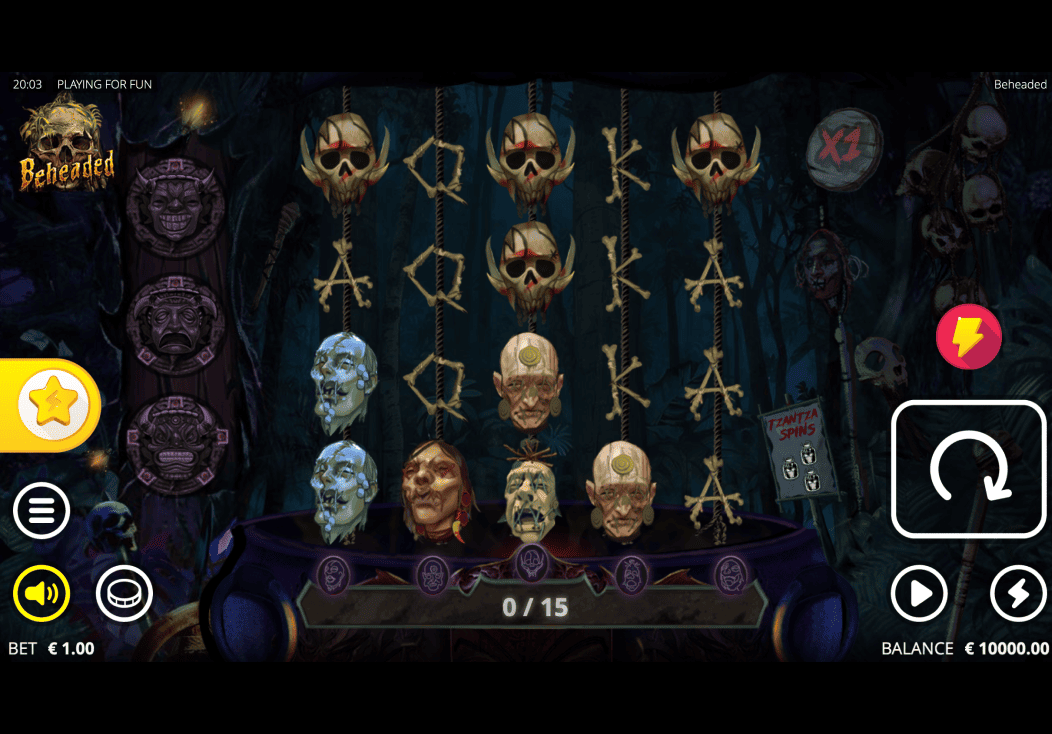Screen dimensions: 1052x734
Task: Open the hamburger menu
Action: [41, 511]
